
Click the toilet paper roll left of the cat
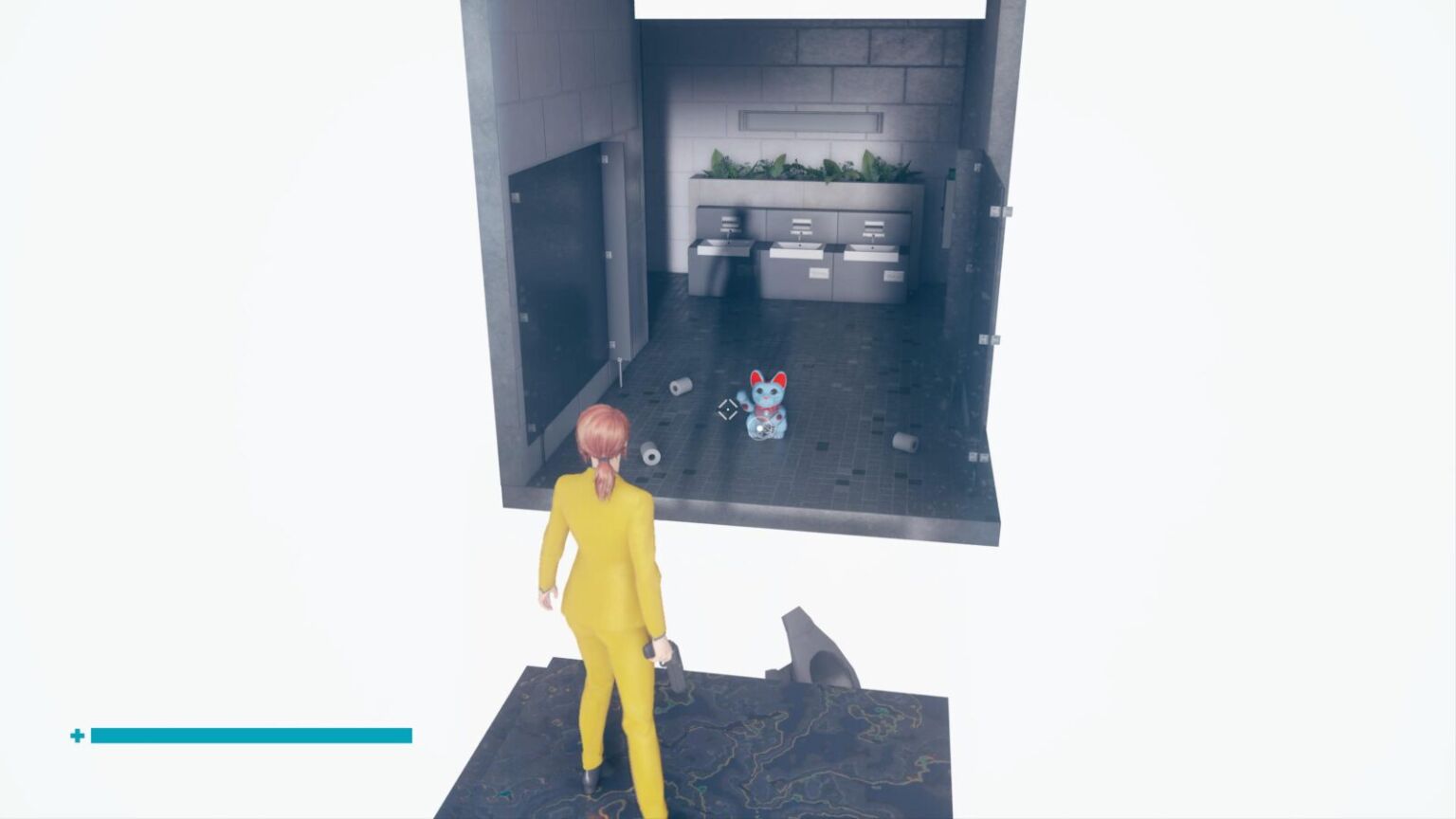coord(681,387)
